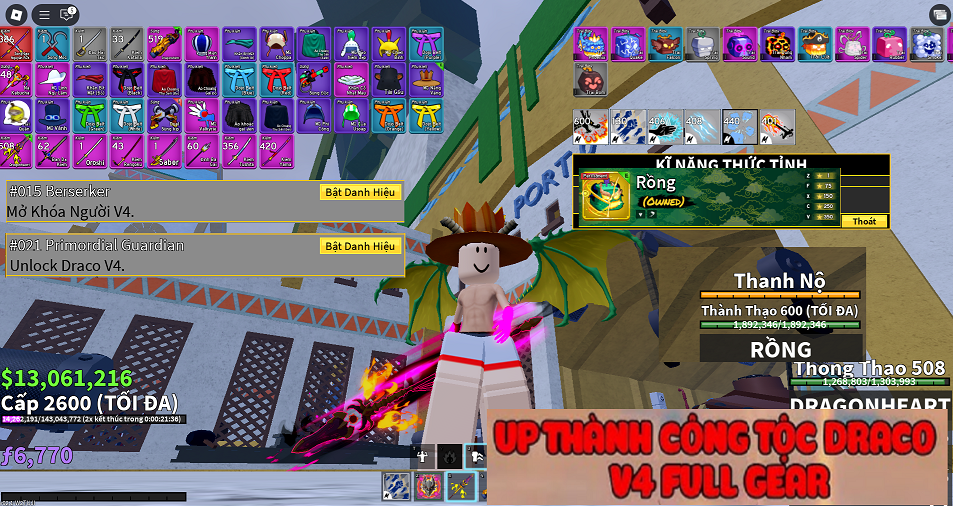Choose the Valkyrie winged helmet accessory

(200, 115)
